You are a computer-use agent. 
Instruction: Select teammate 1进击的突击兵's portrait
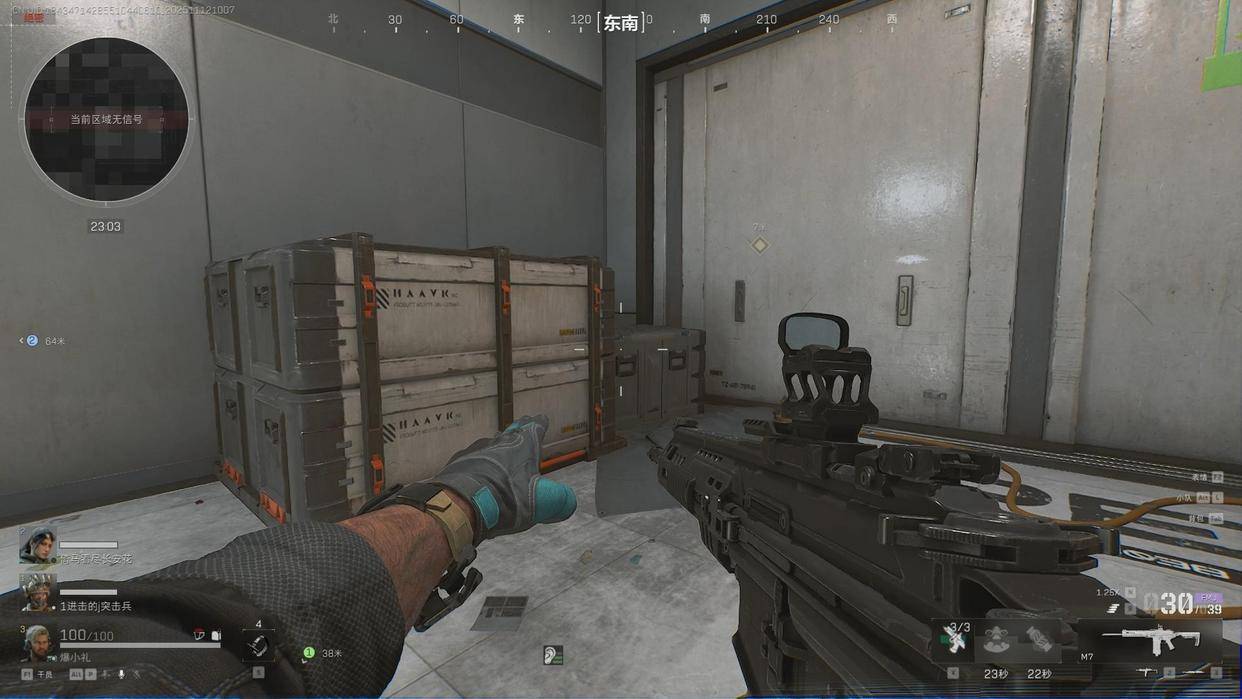coord(37,592)
